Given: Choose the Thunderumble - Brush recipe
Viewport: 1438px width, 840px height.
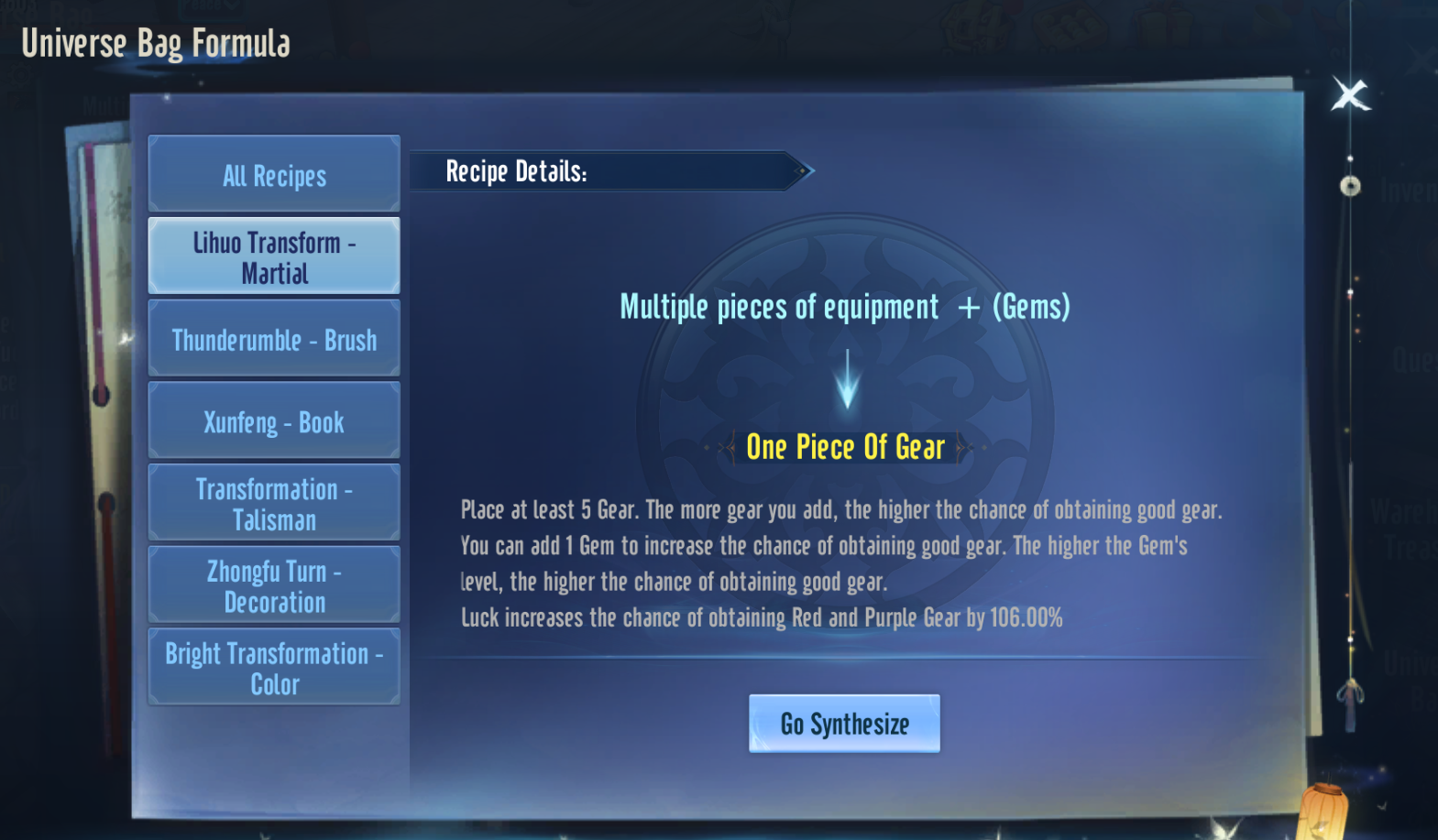Looking at the screenshot, I should tap(274, 339).
